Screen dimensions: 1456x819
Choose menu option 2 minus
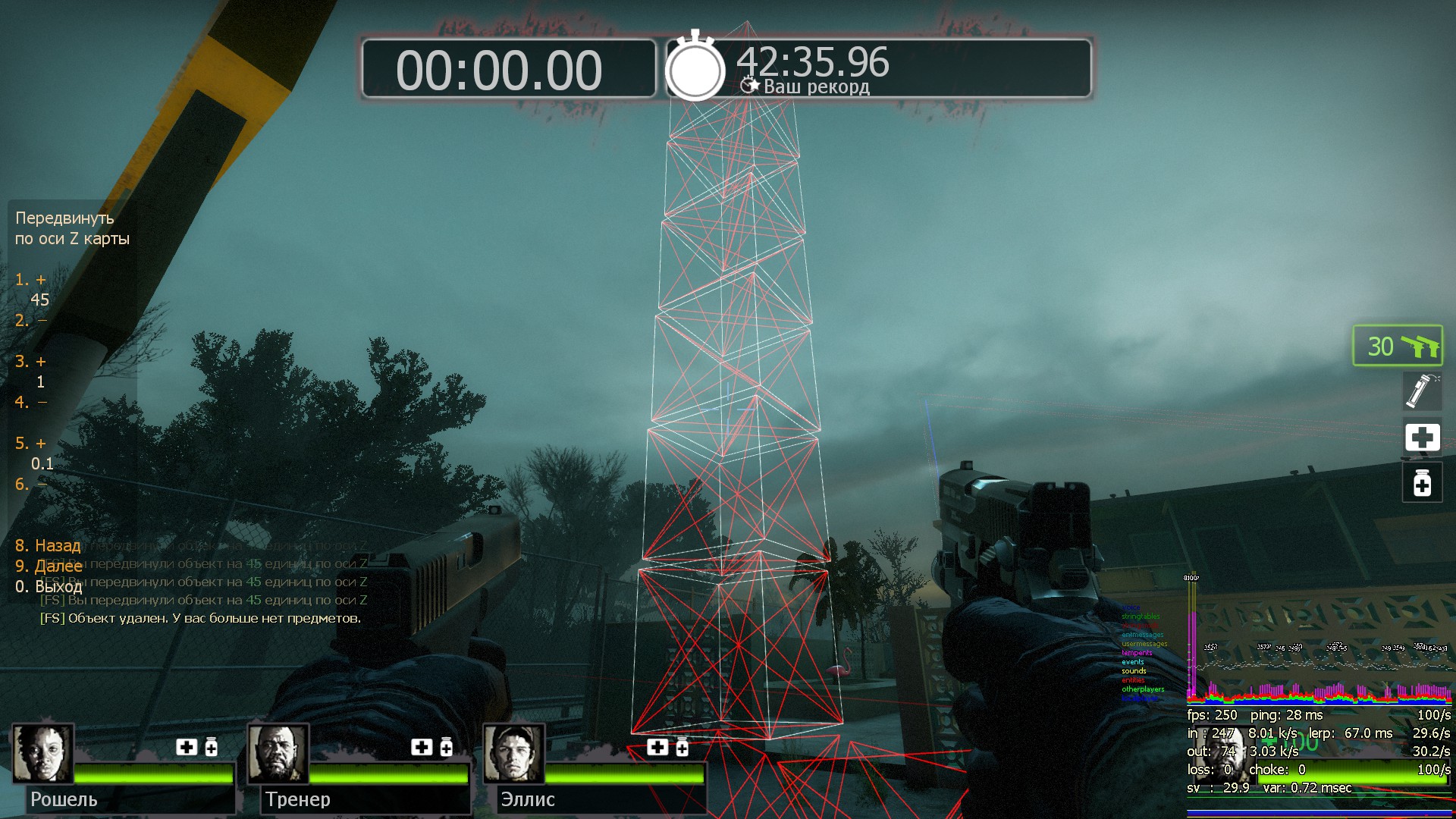point(31,321)
